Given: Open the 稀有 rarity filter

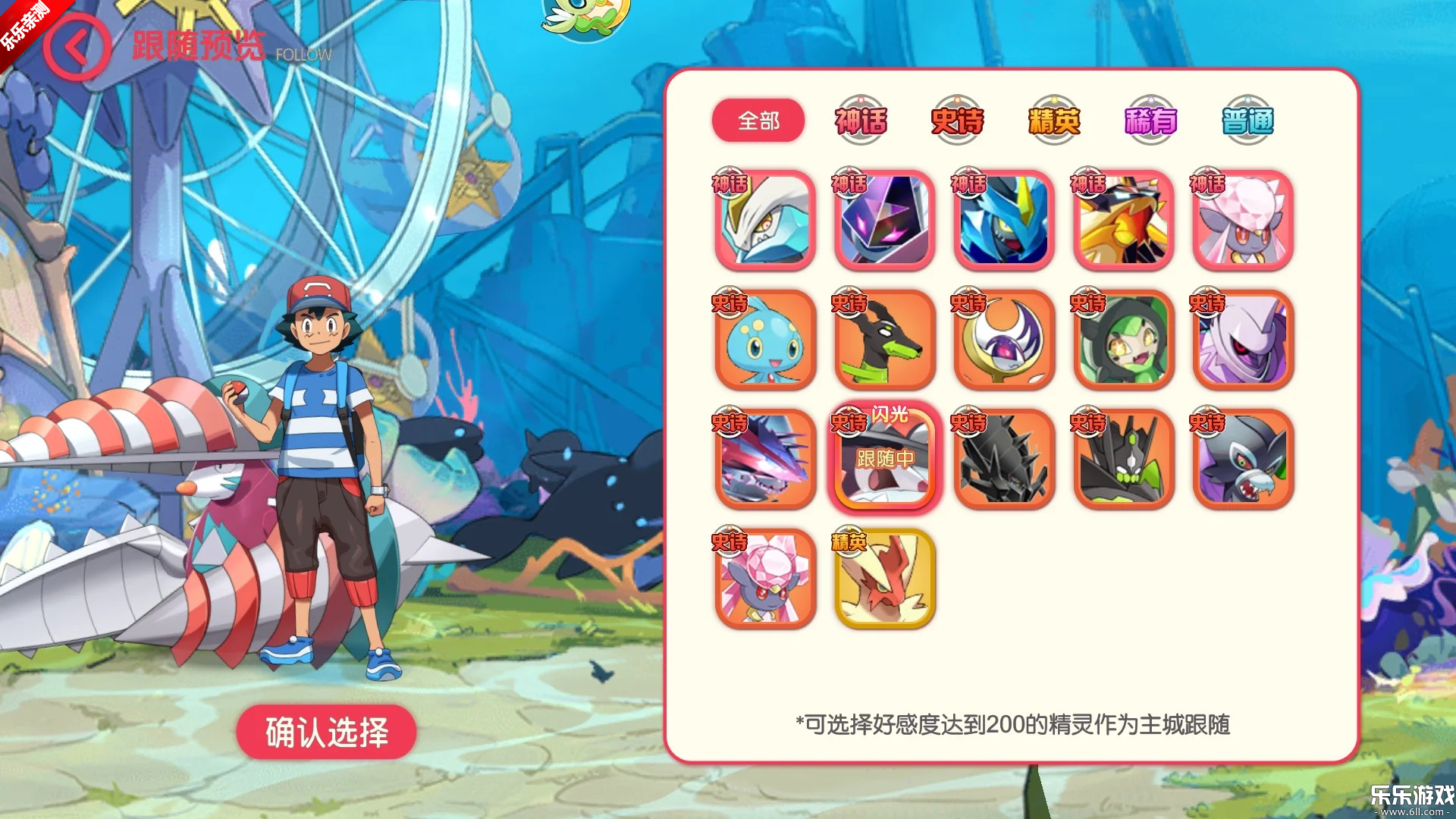Looking at the screenshot, I should tap(1148, 119).
